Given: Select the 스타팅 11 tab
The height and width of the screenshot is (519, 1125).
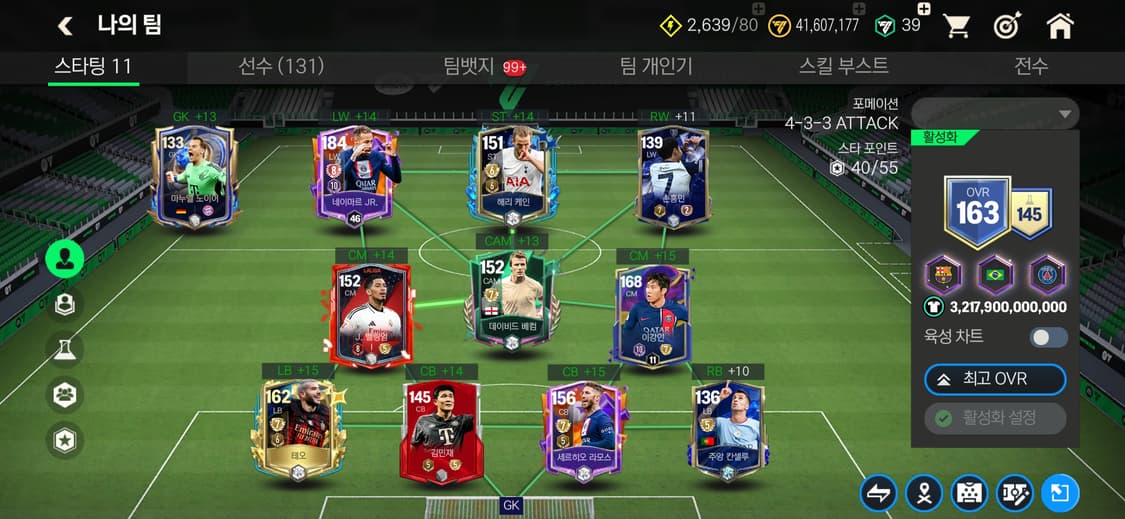Looking at the screenshot, I should coord(93,67).
